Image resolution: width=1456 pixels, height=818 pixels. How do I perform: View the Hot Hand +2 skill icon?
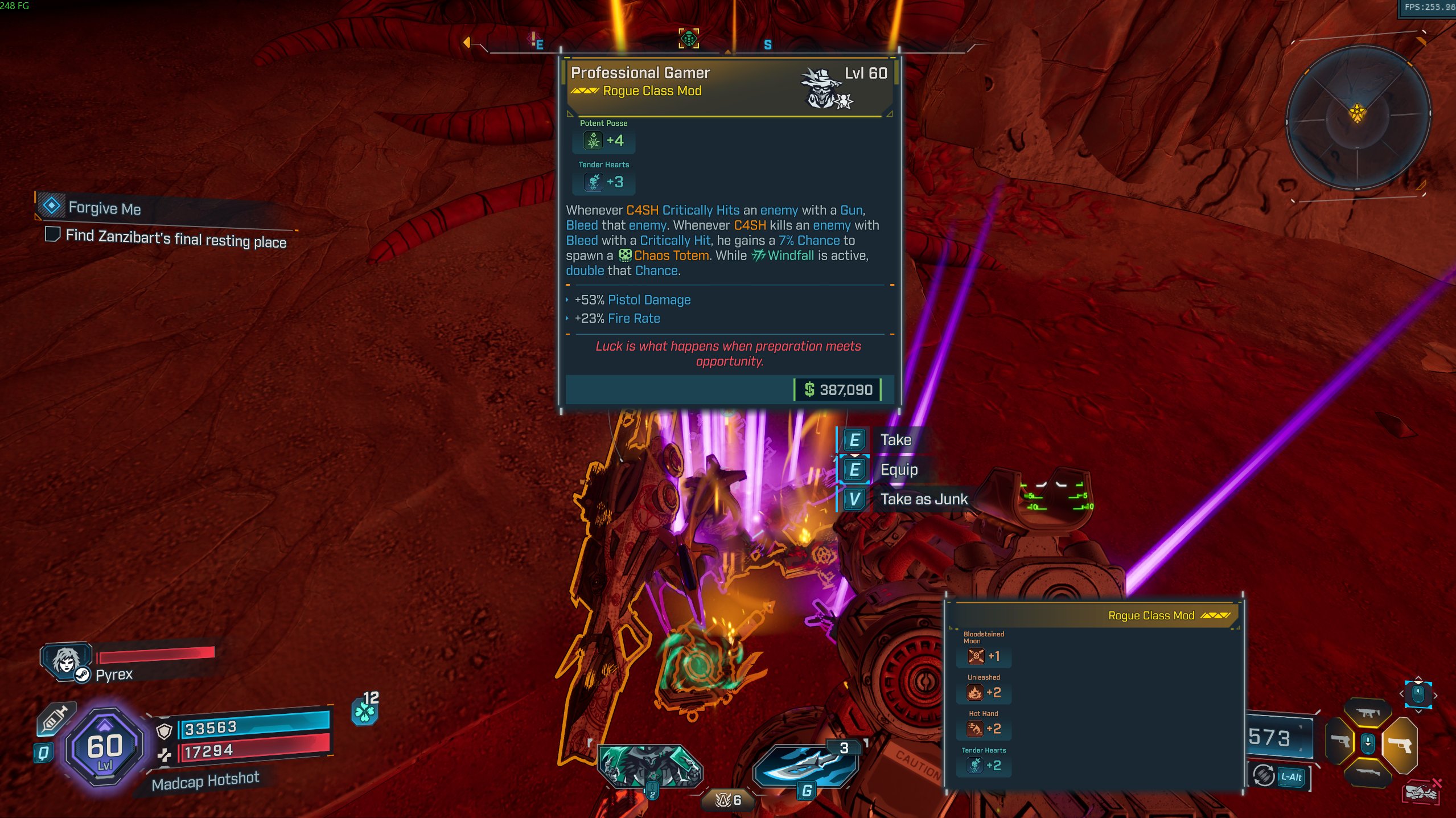975,729
